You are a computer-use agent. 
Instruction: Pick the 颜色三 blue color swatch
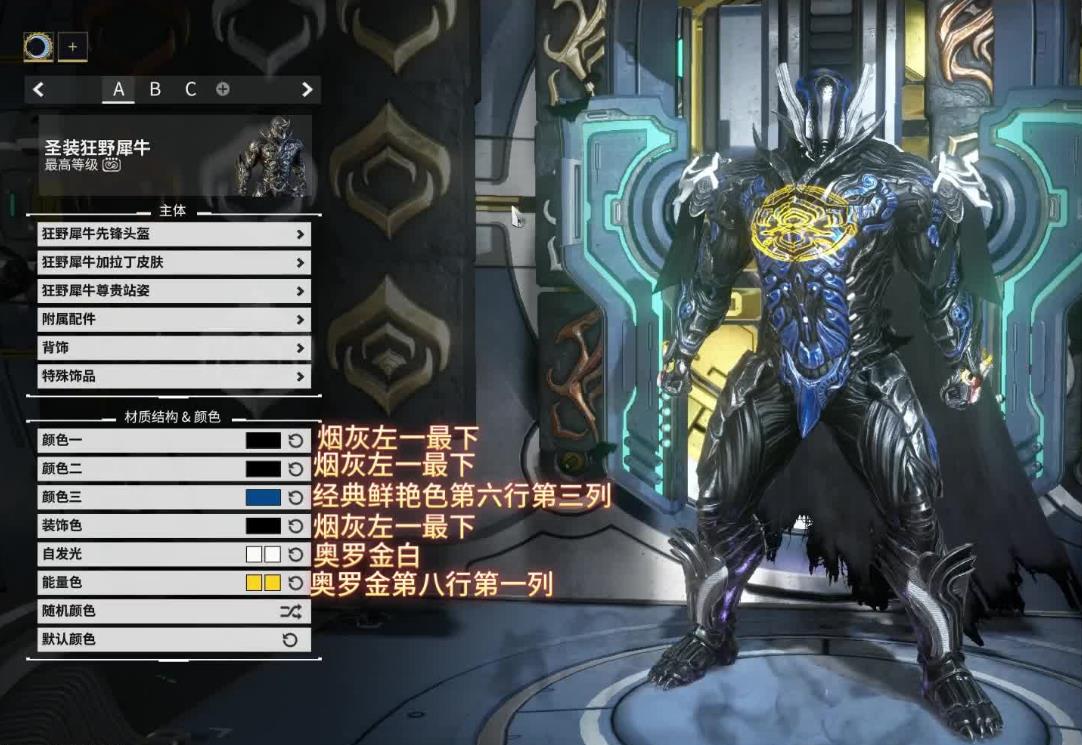click(x=263, y=497)
